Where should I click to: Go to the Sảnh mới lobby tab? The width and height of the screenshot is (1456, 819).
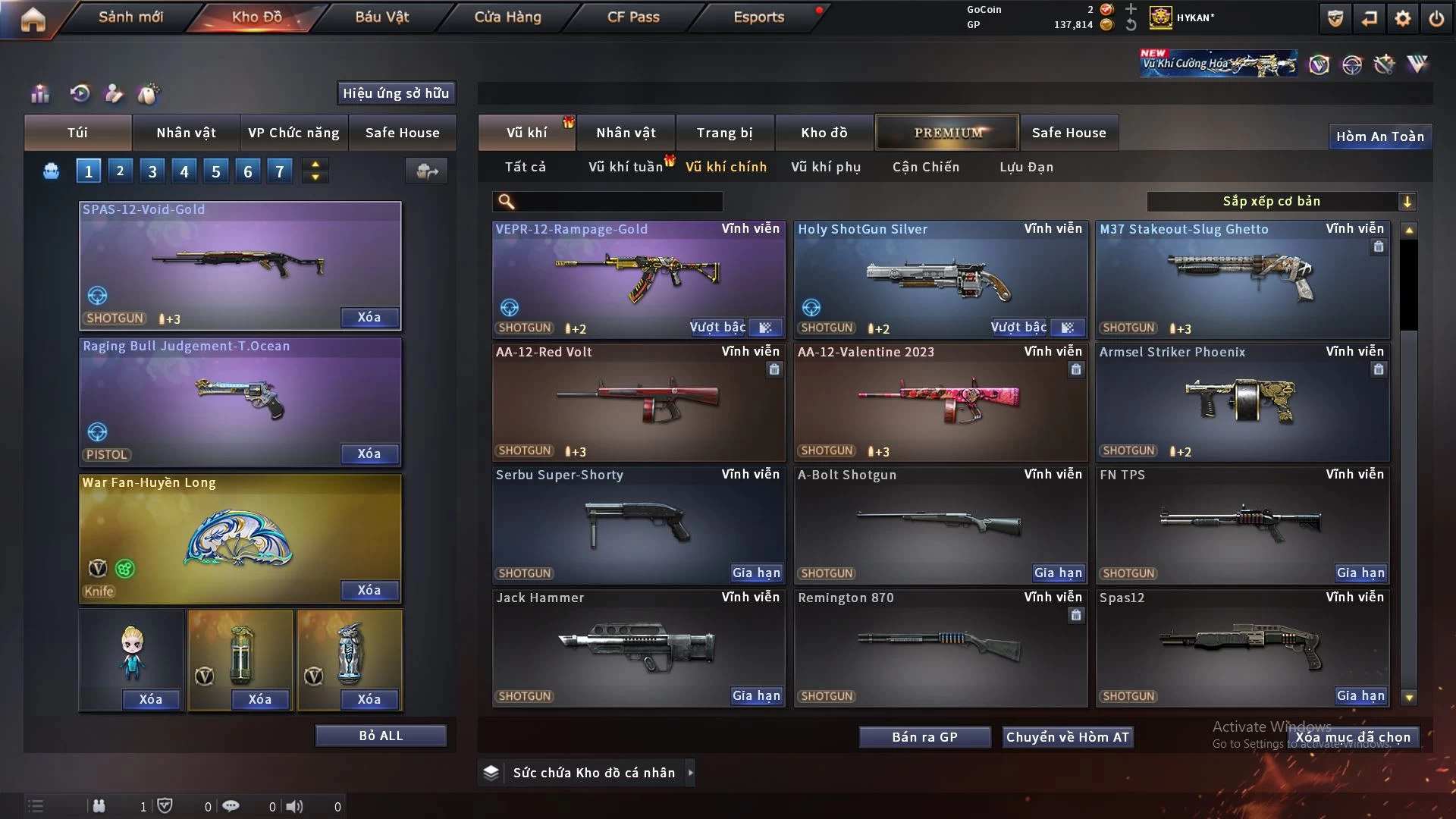pyautogui.click(x=130, y=17)
